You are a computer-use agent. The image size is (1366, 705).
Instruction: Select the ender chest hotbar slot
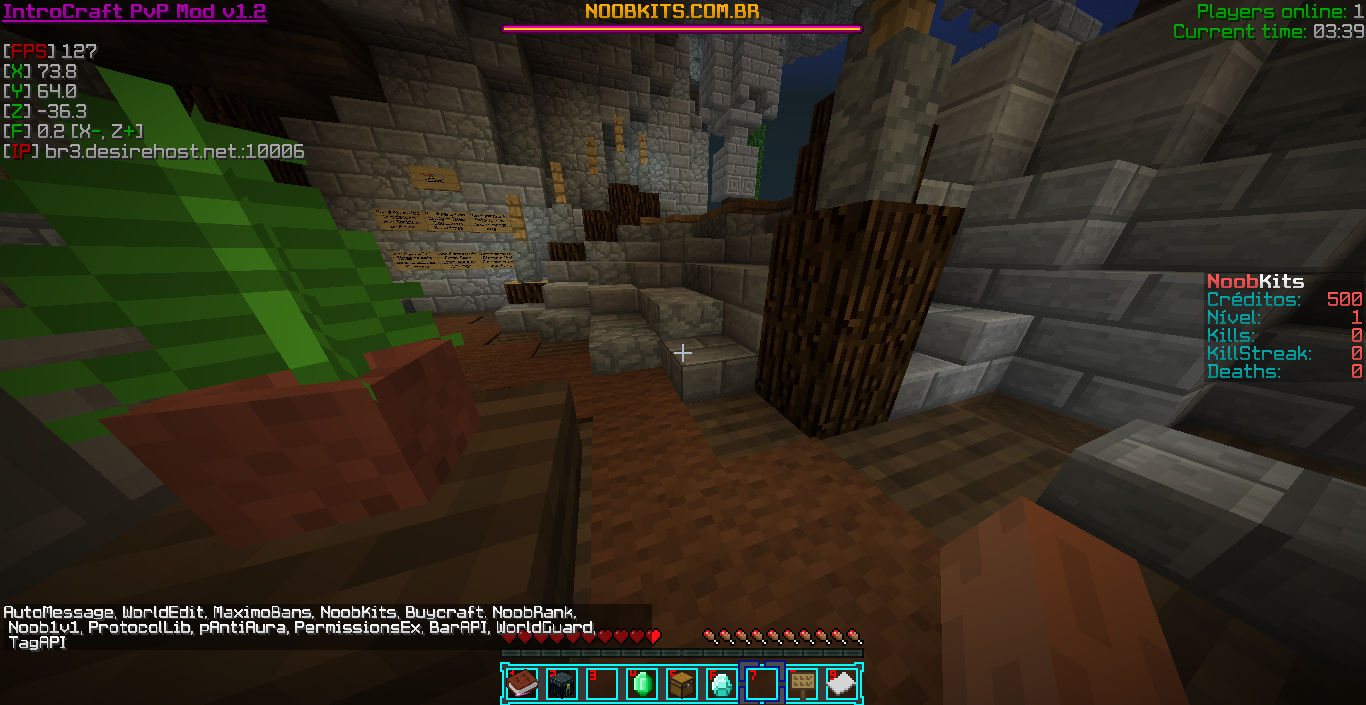tap(562, 684)
